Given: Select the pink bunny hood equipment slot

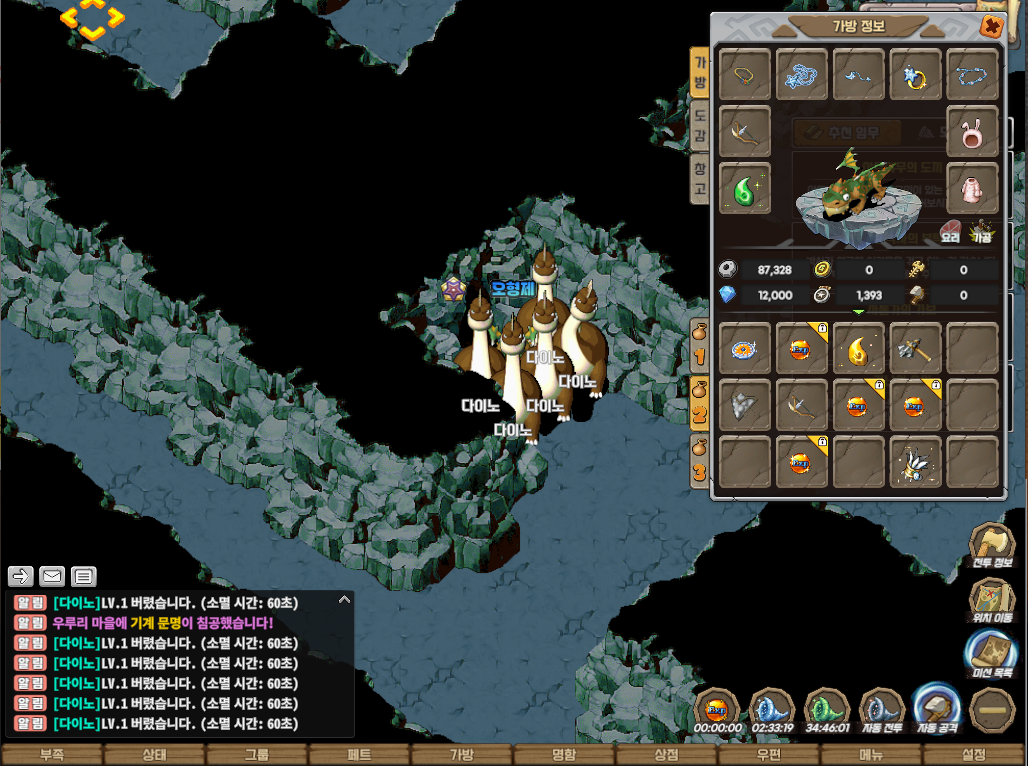Looking at the screenshot, I should coord(973,131).
